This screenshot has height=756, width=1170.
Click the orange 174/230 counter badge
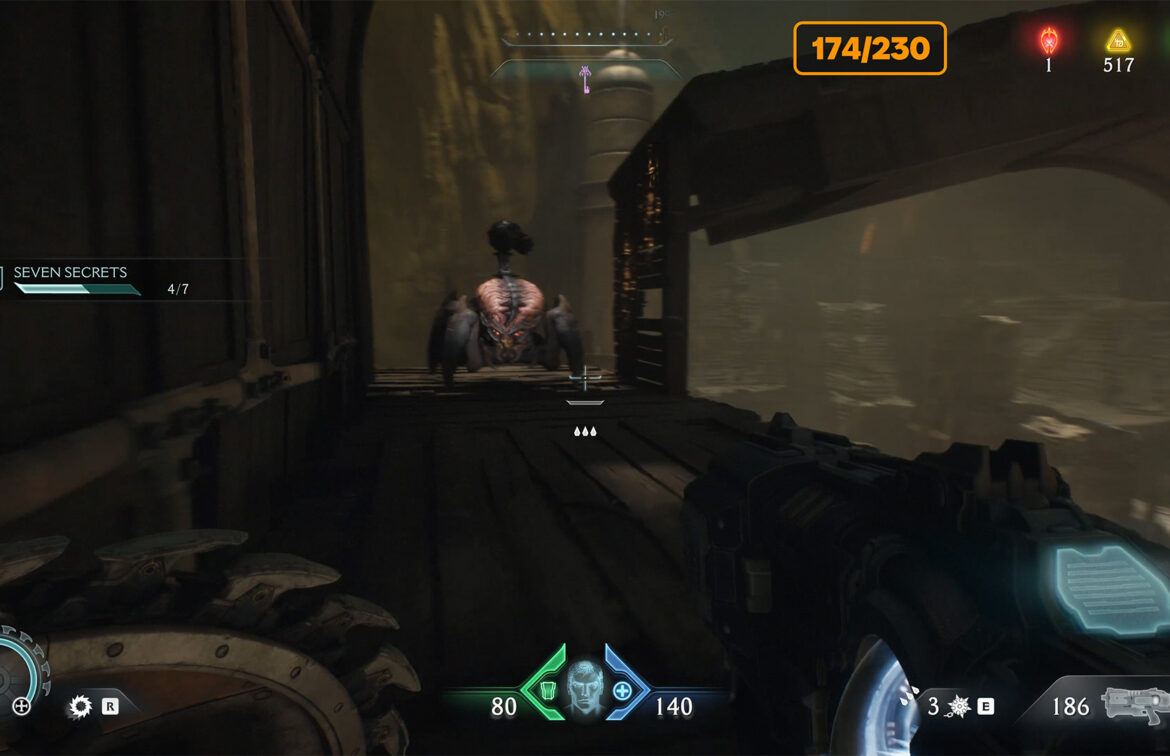(x=869, y=48)
